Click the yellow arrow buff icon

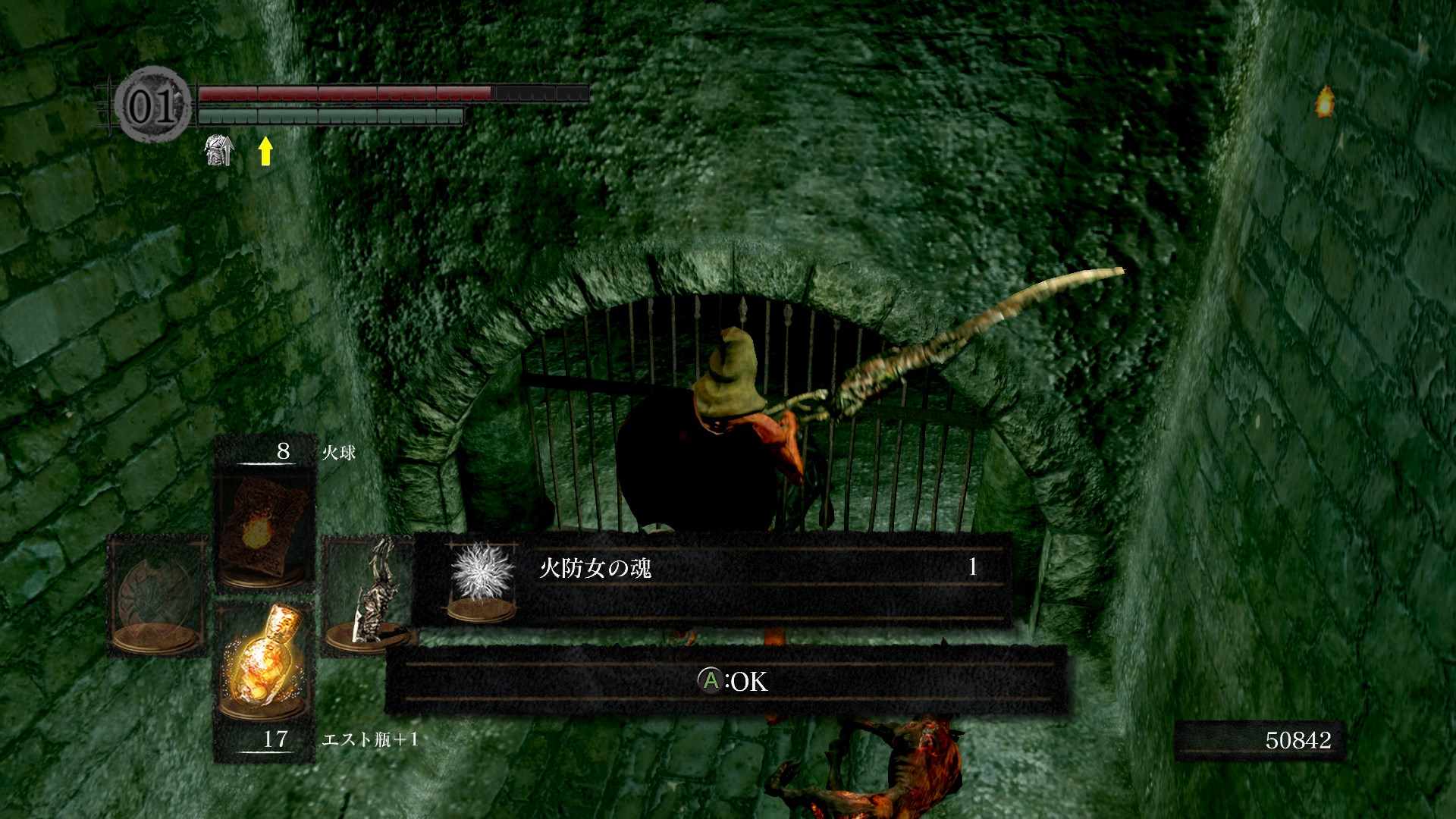265,150
